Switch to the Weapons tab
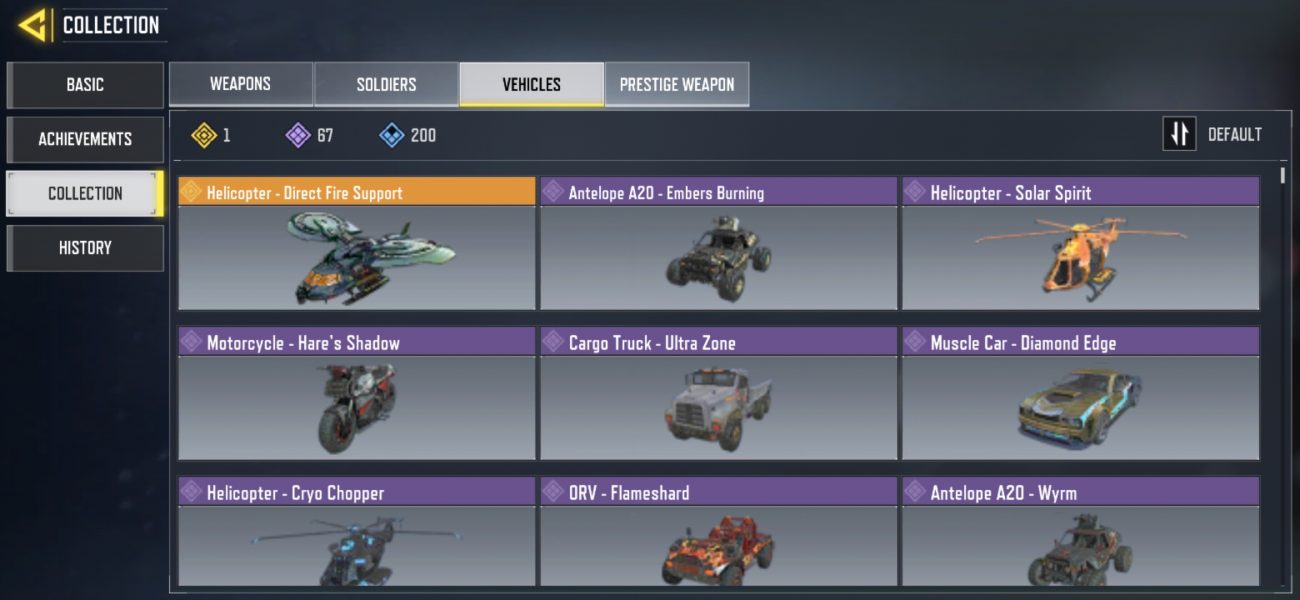The height and width of the screenshot is (600, 1300). click(240, 84)
